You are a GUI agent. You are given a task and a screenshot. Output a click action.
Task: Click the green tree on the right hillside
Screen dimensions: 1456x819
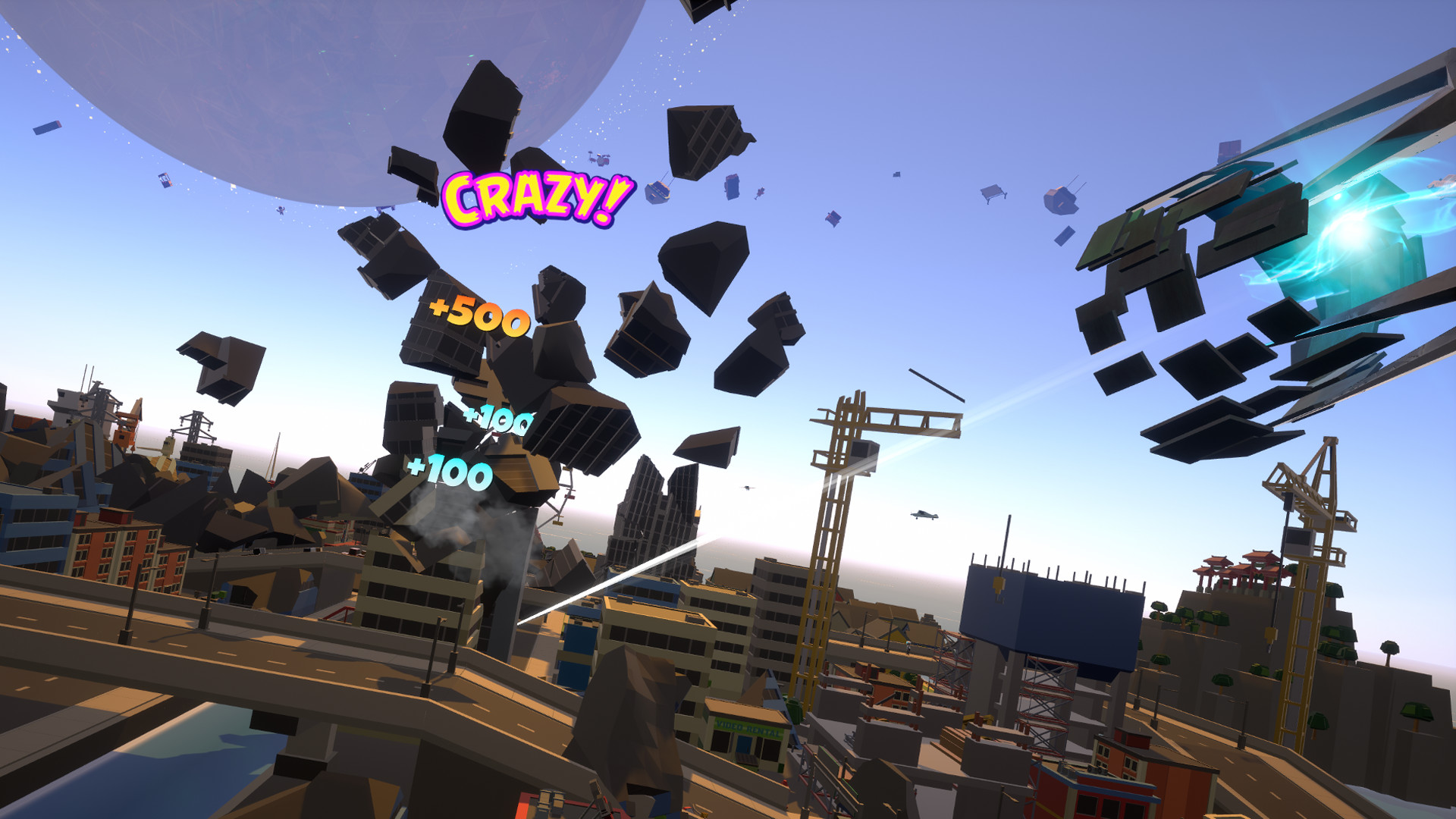[x=1388, y=648]
